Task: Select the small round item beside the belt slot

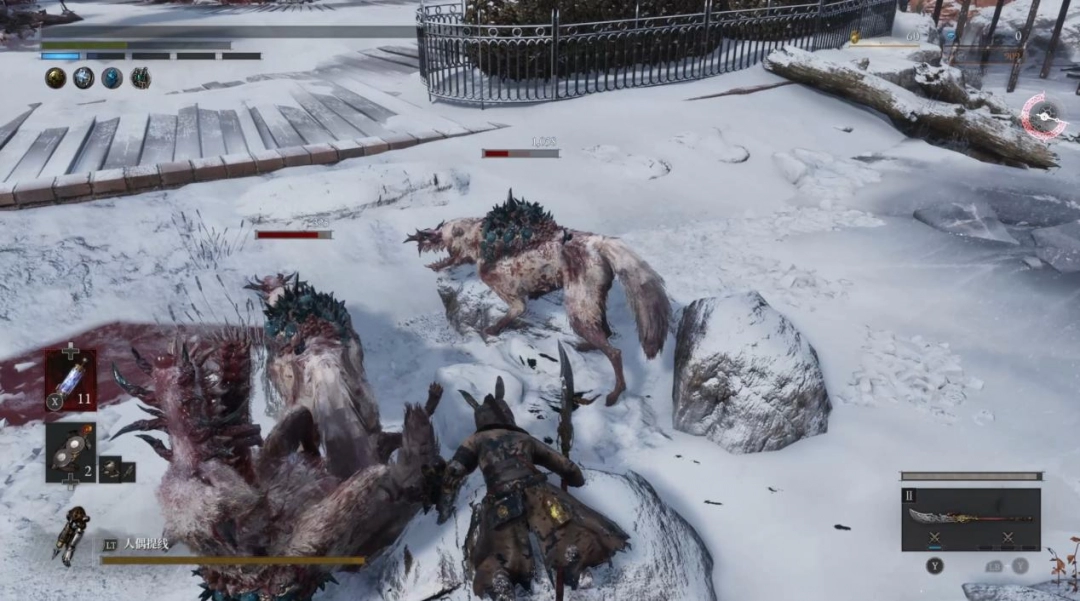Action: [109, 468]
